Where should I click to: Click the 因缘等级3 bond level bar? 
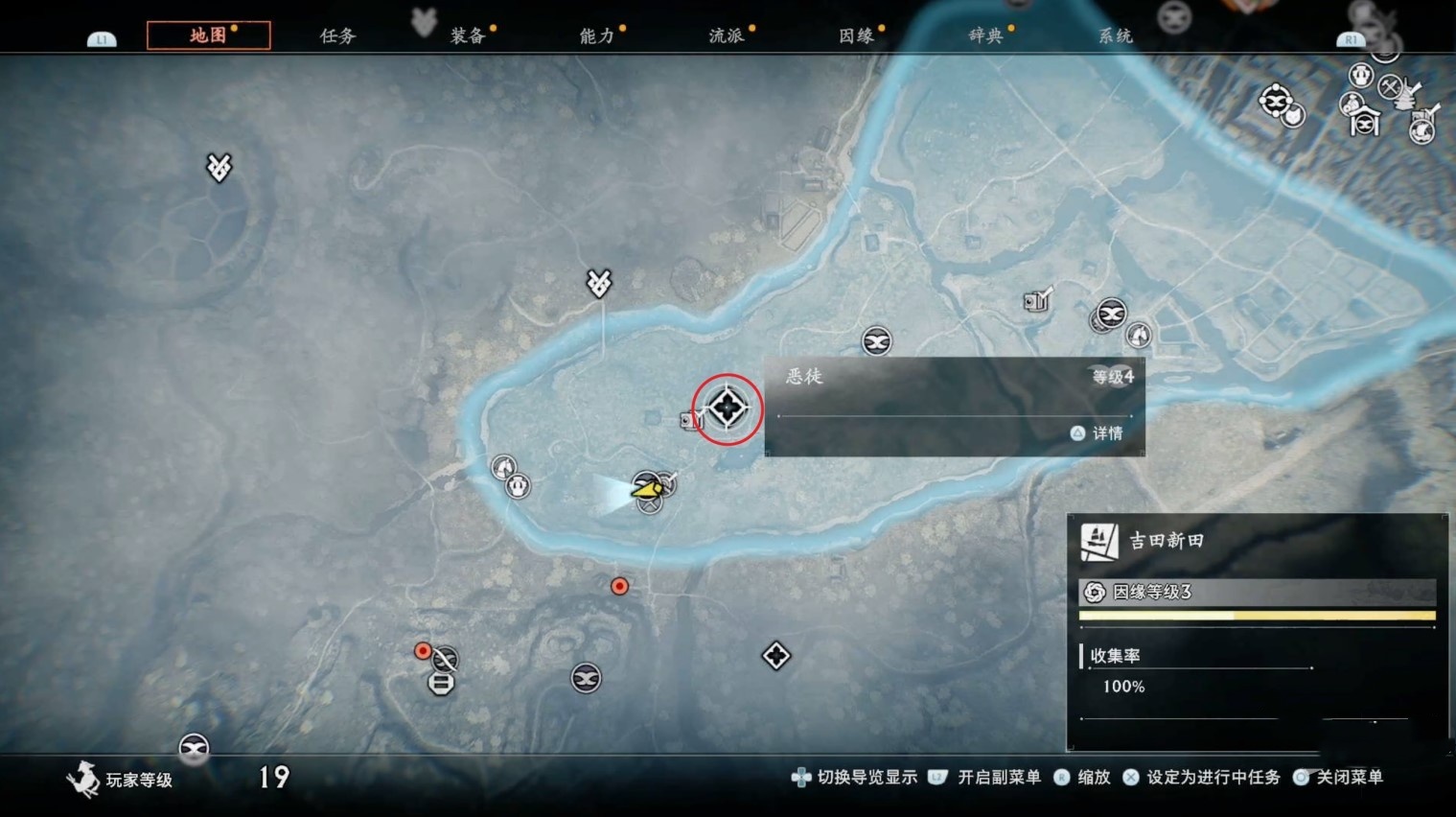tap(1257, 592)
